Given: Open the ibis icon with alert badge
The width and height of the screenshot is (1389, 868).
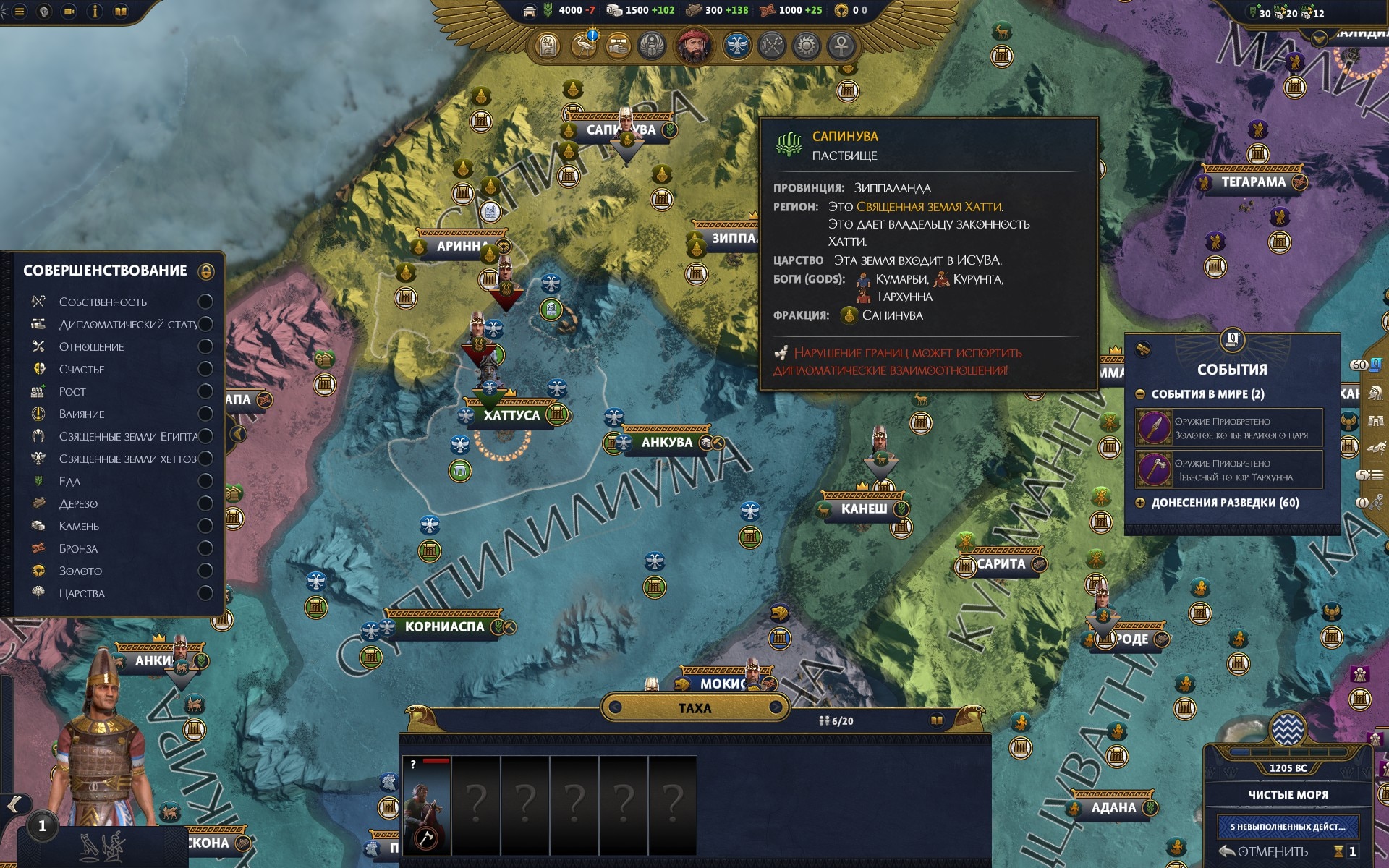Looking at the screenshot, I should coord(585,46).
